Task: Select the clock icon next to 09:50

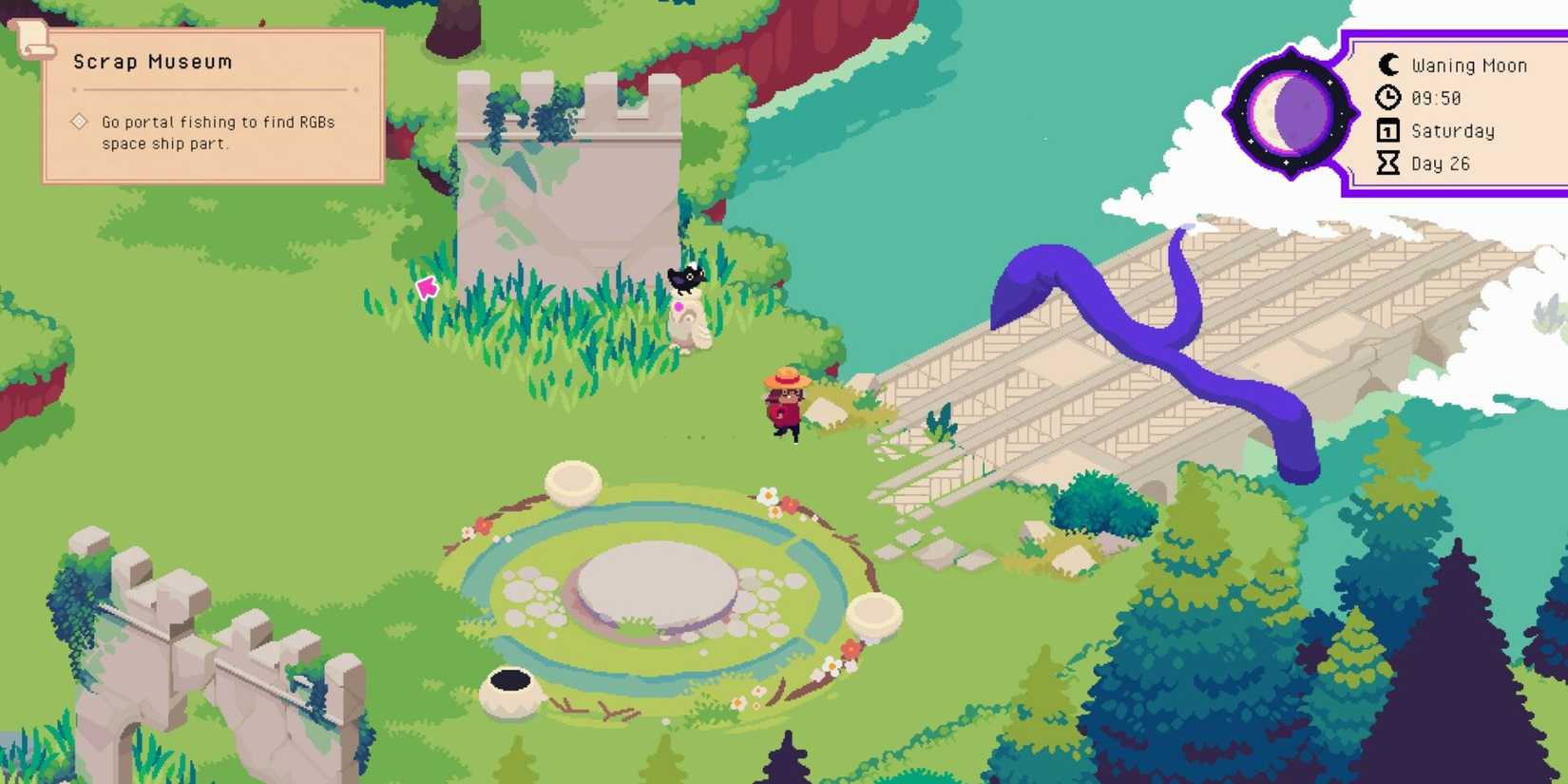Action: coord(1387,98)
